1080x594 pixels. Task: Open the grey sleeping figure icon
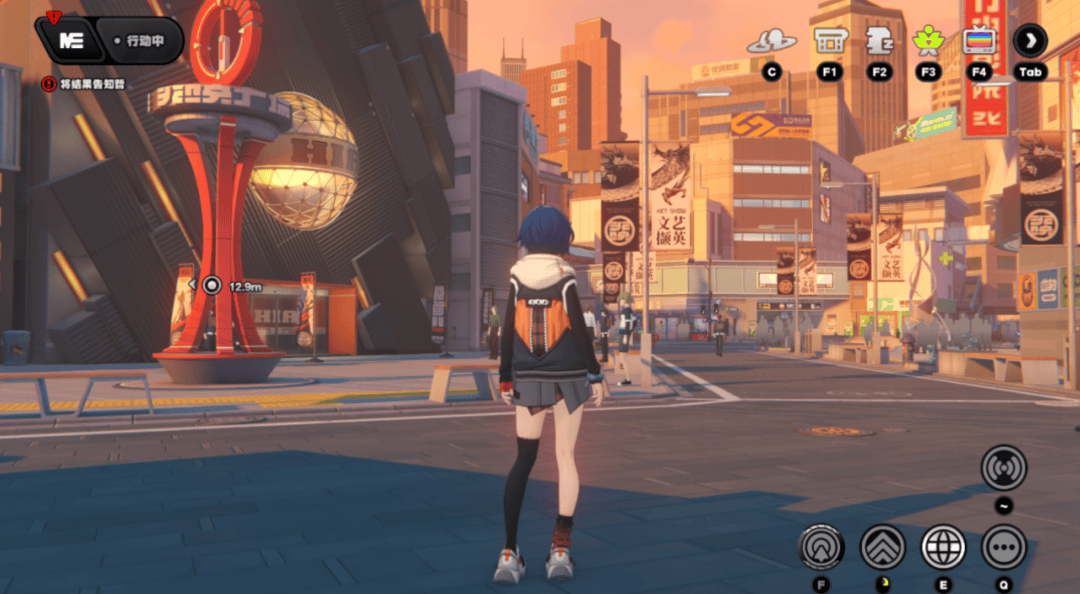879,41
